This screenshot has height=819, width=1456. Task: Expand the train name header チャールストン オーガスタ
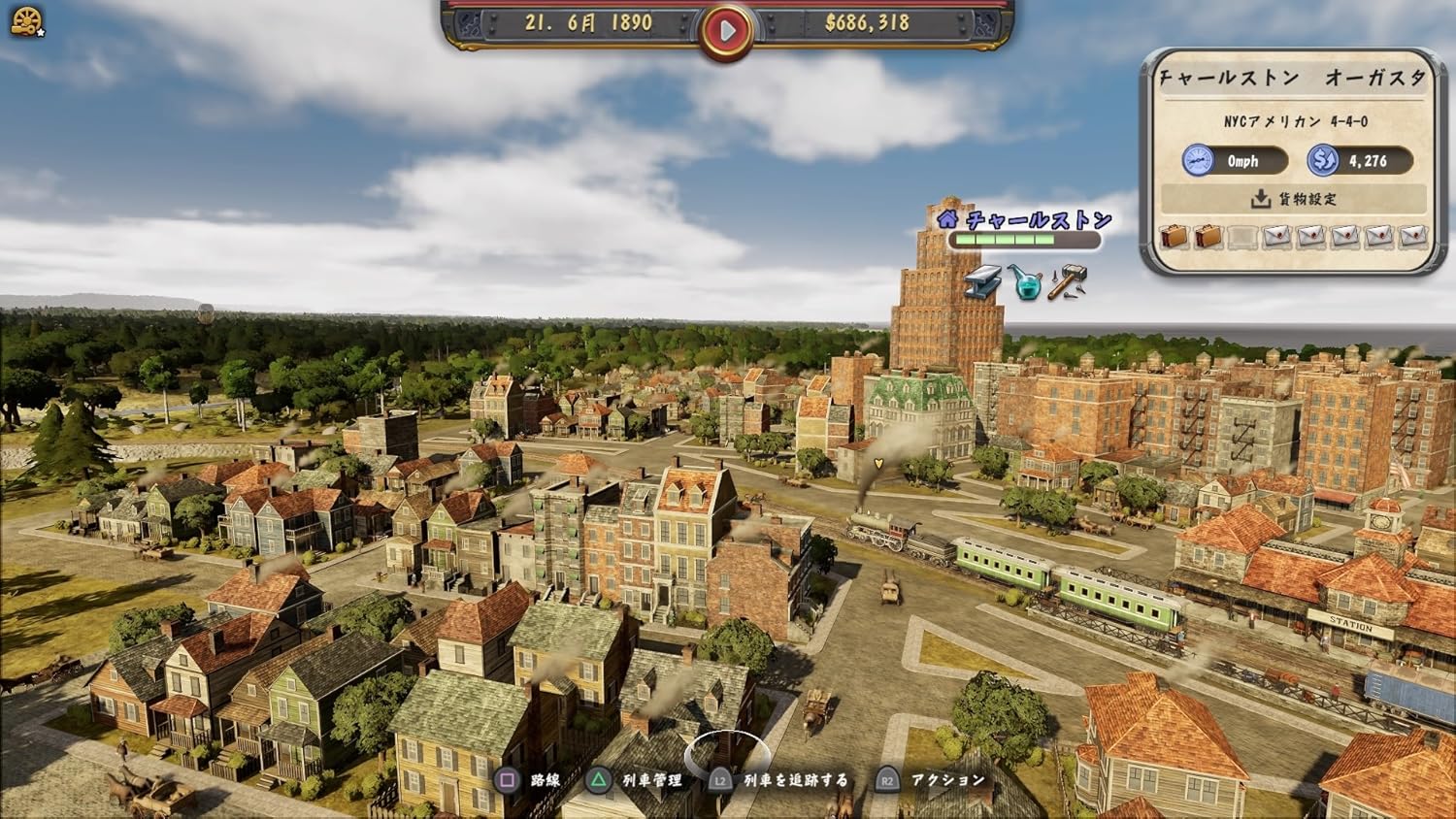(1293, 79)
